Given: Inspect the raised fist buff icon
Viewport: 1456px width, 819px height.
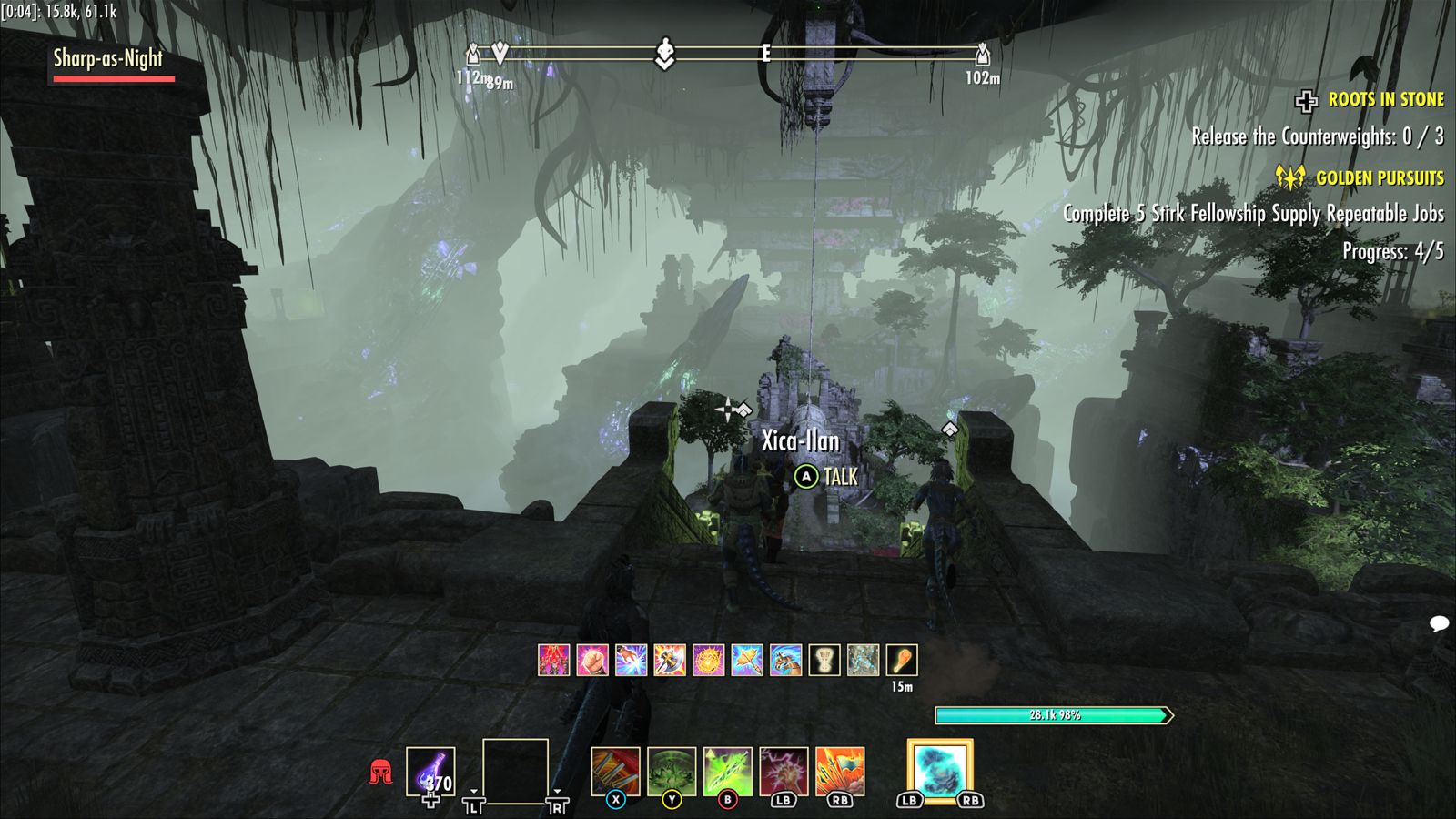Looking at the screenshot, I should pyautogui.click(x=592, y=660).
